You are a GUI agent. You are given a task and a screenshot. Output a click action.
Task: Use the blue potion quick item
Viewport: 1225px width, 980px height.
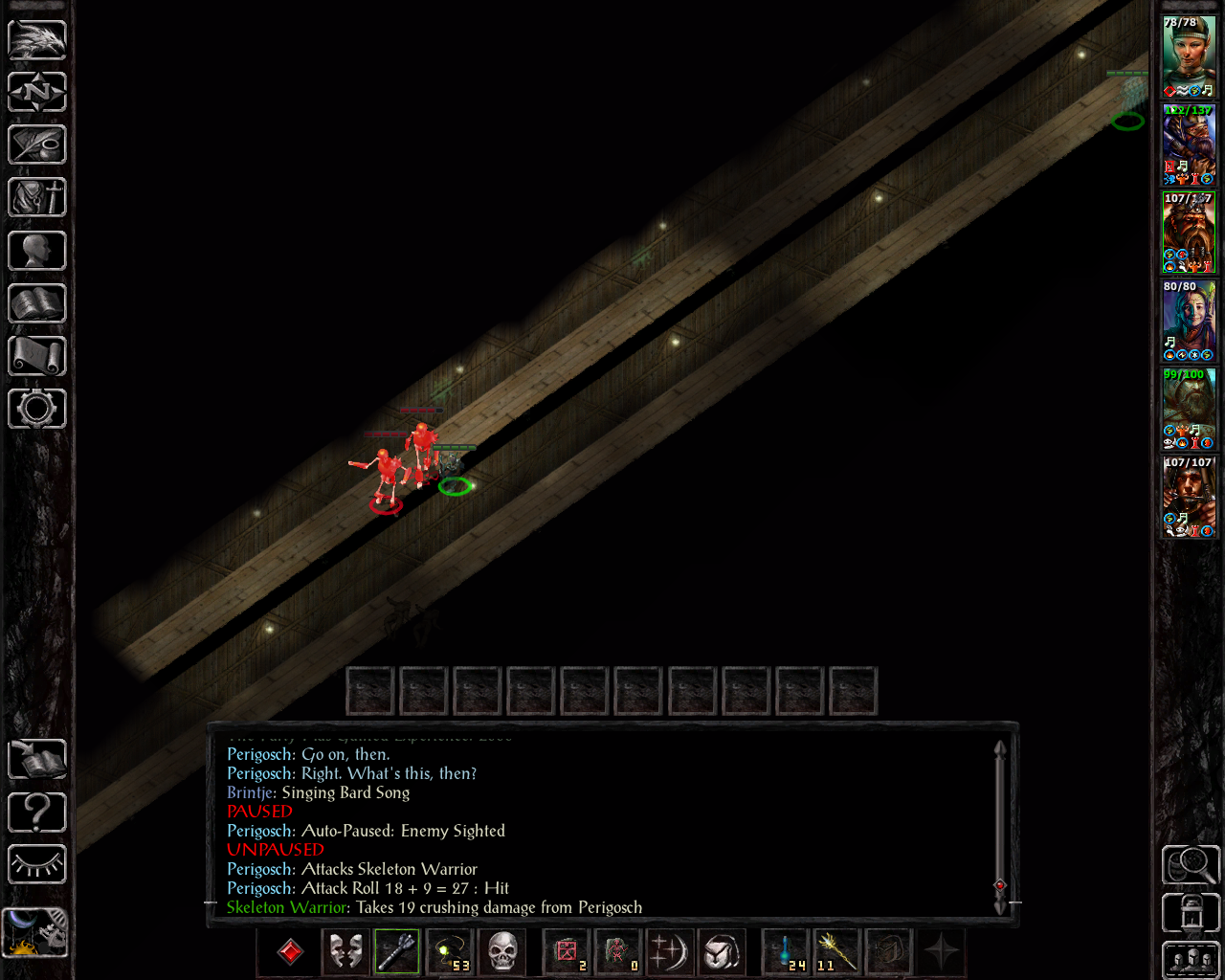coord(786,952)
